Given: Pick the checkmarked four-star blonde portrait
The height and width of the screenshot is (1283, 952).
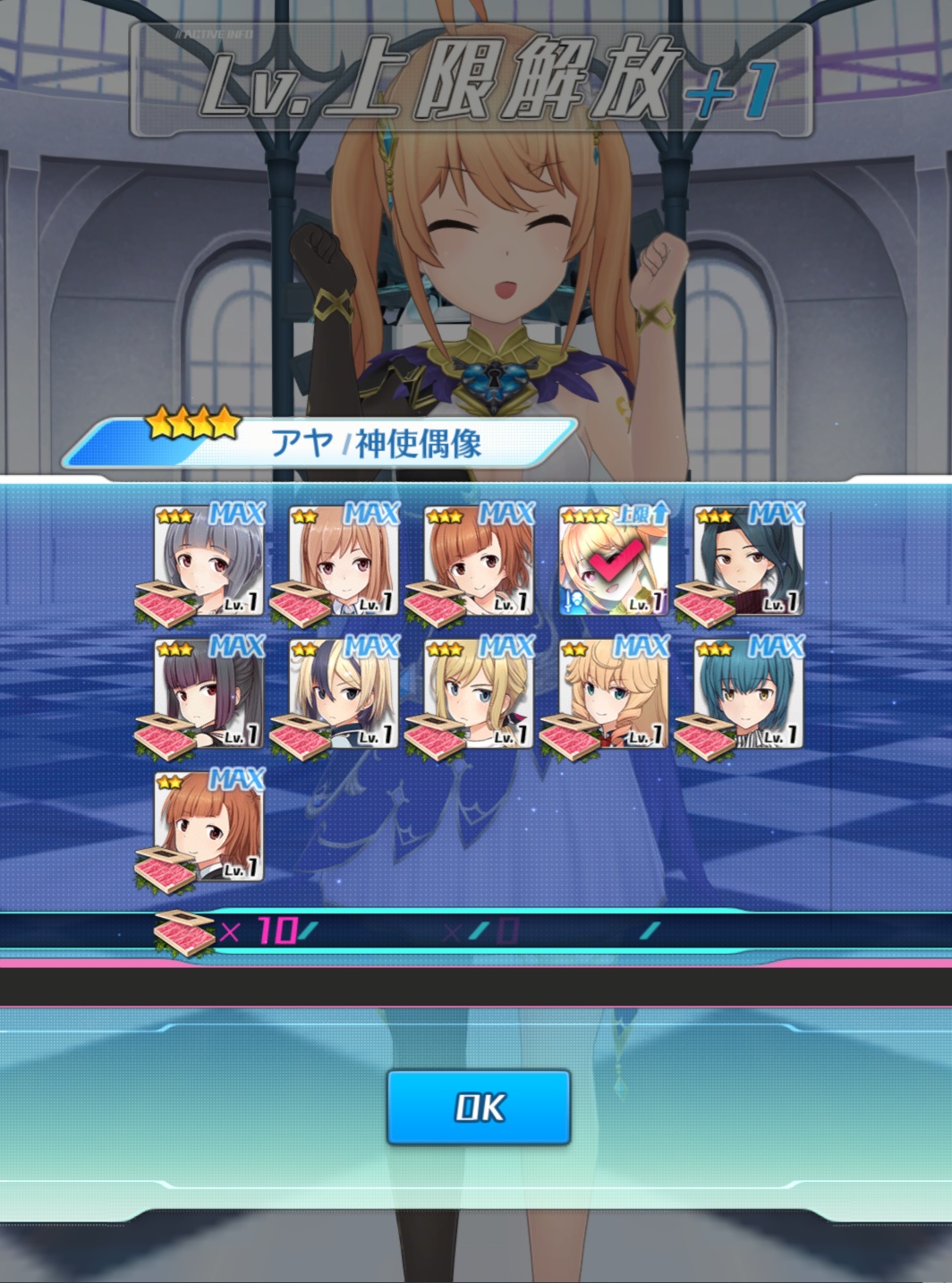Looking at the screenshot, I should [x=614, y=562].
